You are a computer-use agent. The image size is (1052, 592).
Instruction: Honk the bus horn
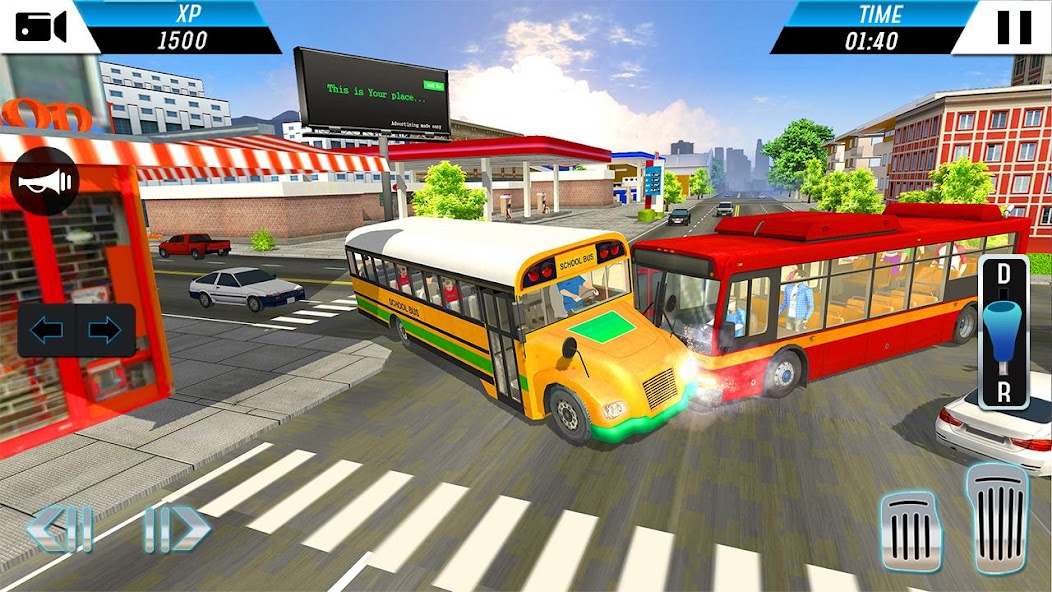pyautogui.click(x=45, y=181)
